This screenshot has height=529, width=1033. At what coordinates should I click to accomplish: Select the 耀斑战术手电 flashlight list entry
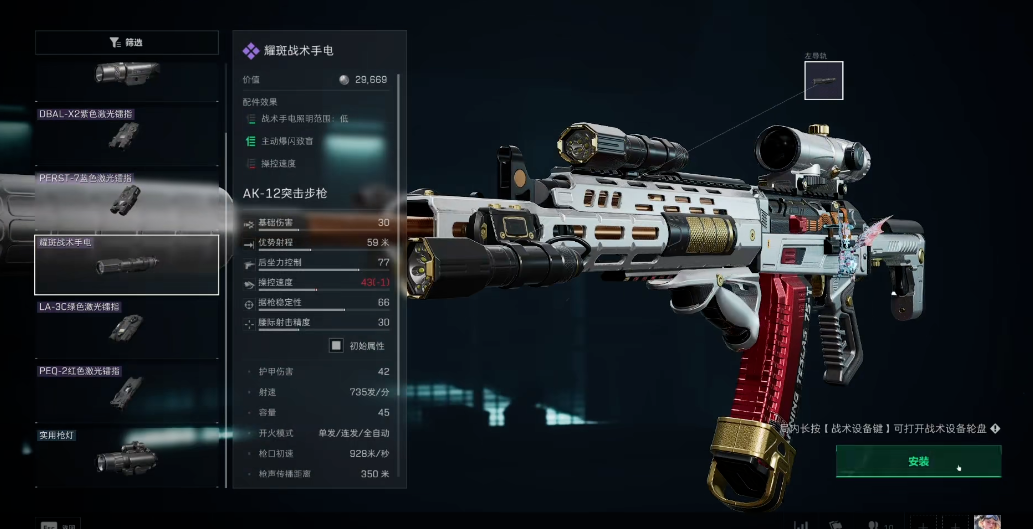point(126,265)
